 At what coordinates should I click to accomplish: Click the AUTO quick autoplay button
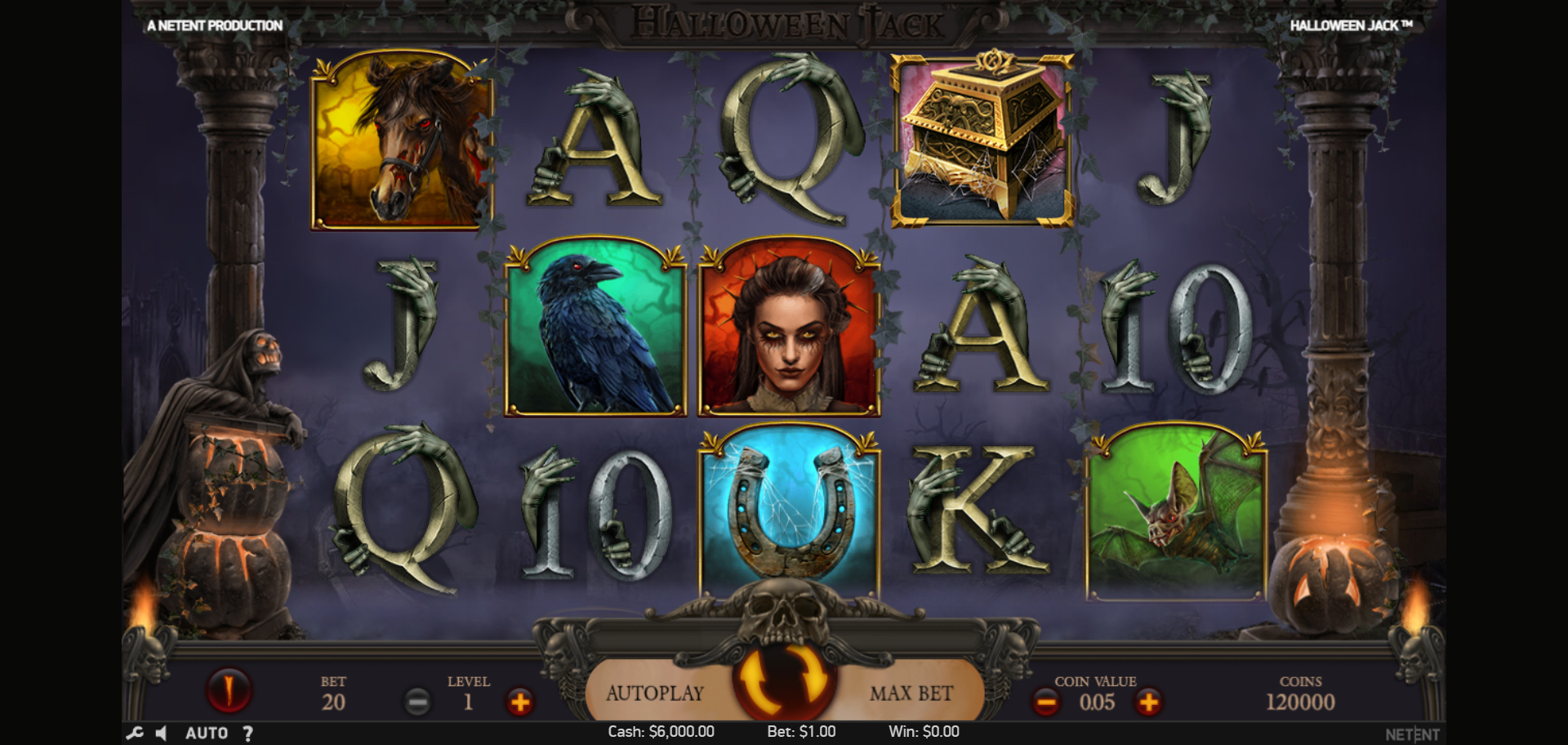(207, 733)
